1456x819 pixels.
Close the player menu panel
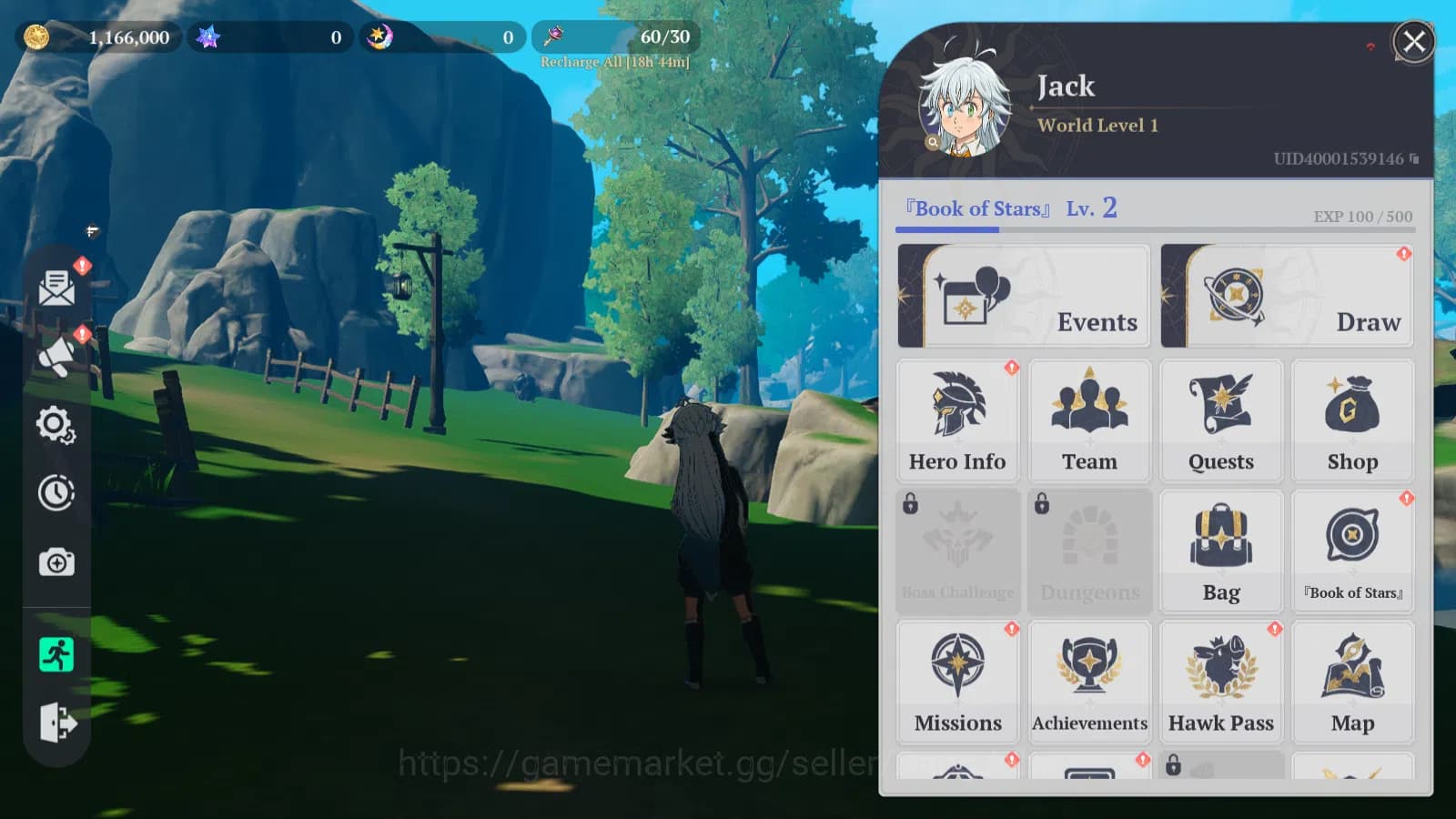point(1413,42)
